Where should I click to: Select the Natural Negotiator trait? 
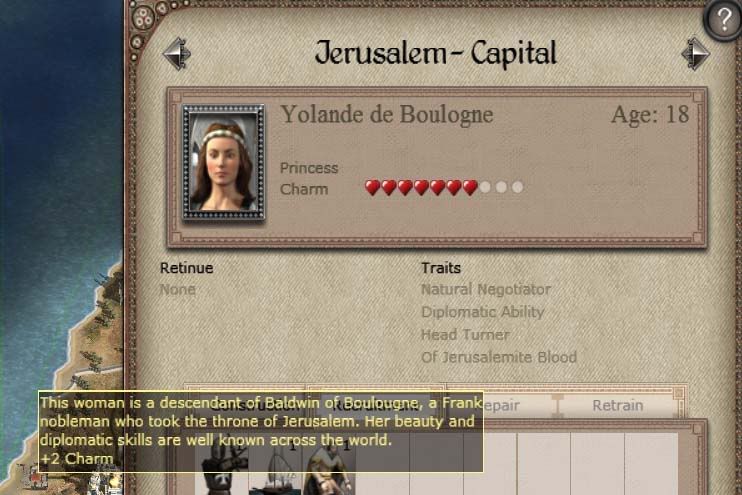(486, 289)
